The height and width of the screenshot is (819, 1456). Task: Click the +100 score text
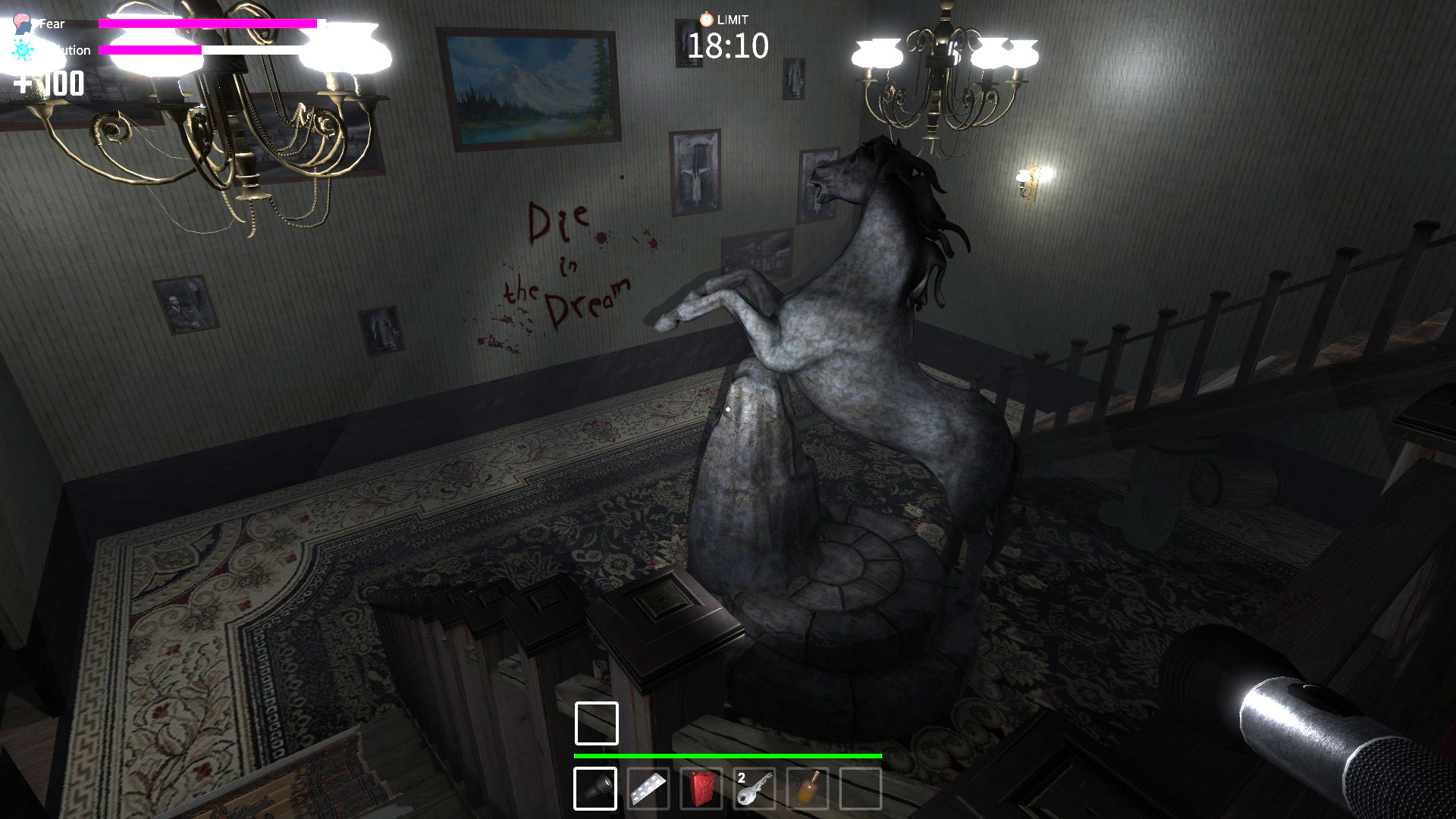click(x=48, y=83)
